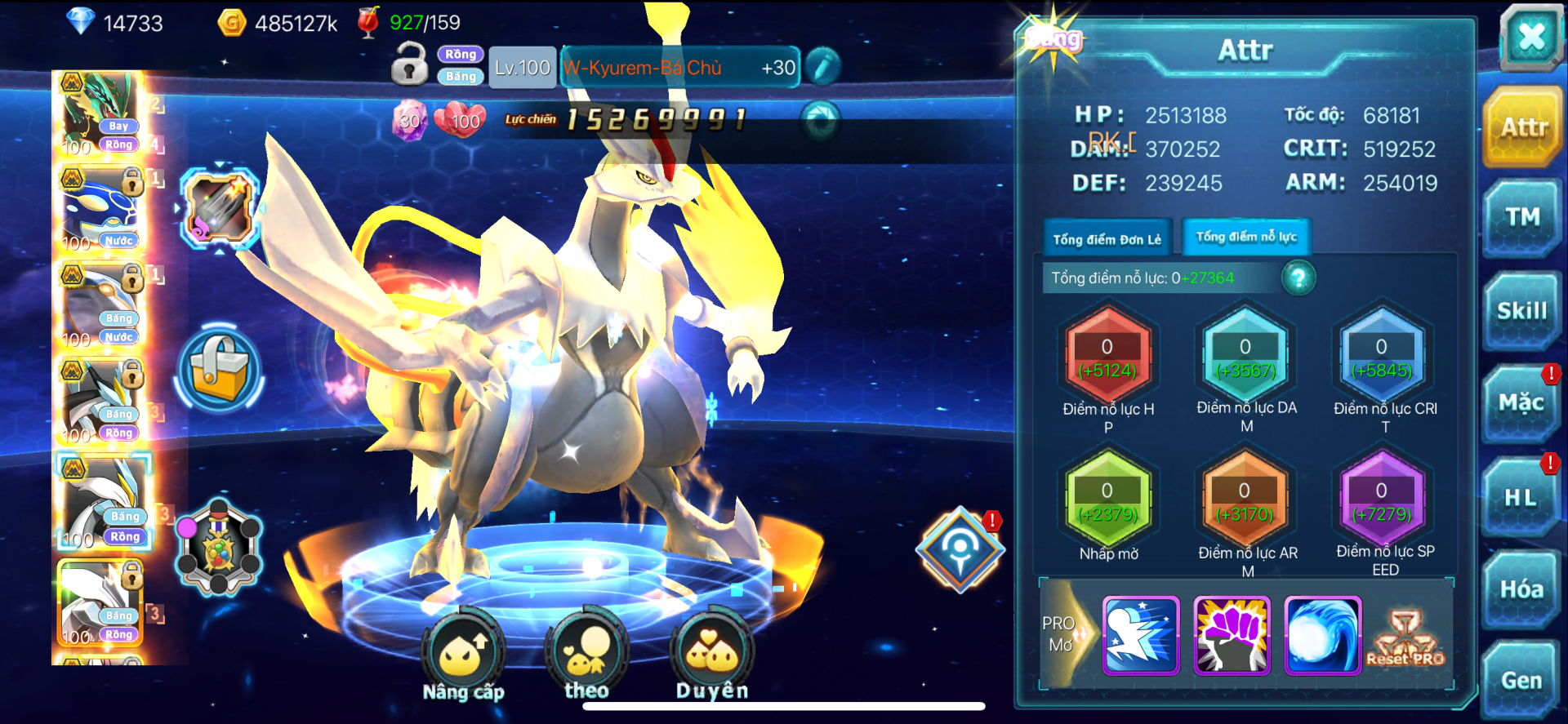Screen dimensions: 1568x724
Task: Switch to the Hóa side tab
Action: coord(1521,589)
